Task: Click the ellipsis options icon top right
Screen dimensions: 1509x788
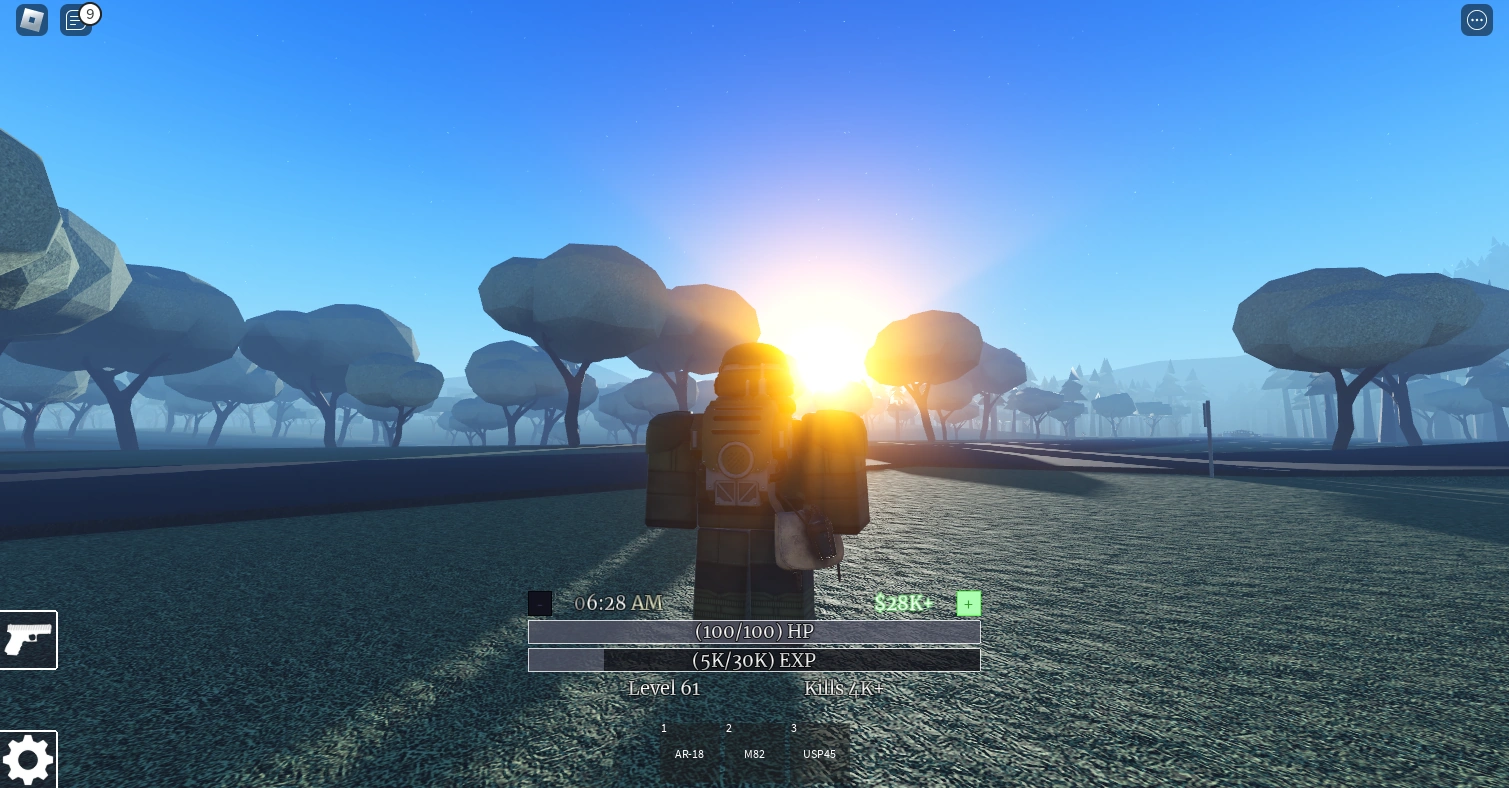Action: (x=1477, y=20)
